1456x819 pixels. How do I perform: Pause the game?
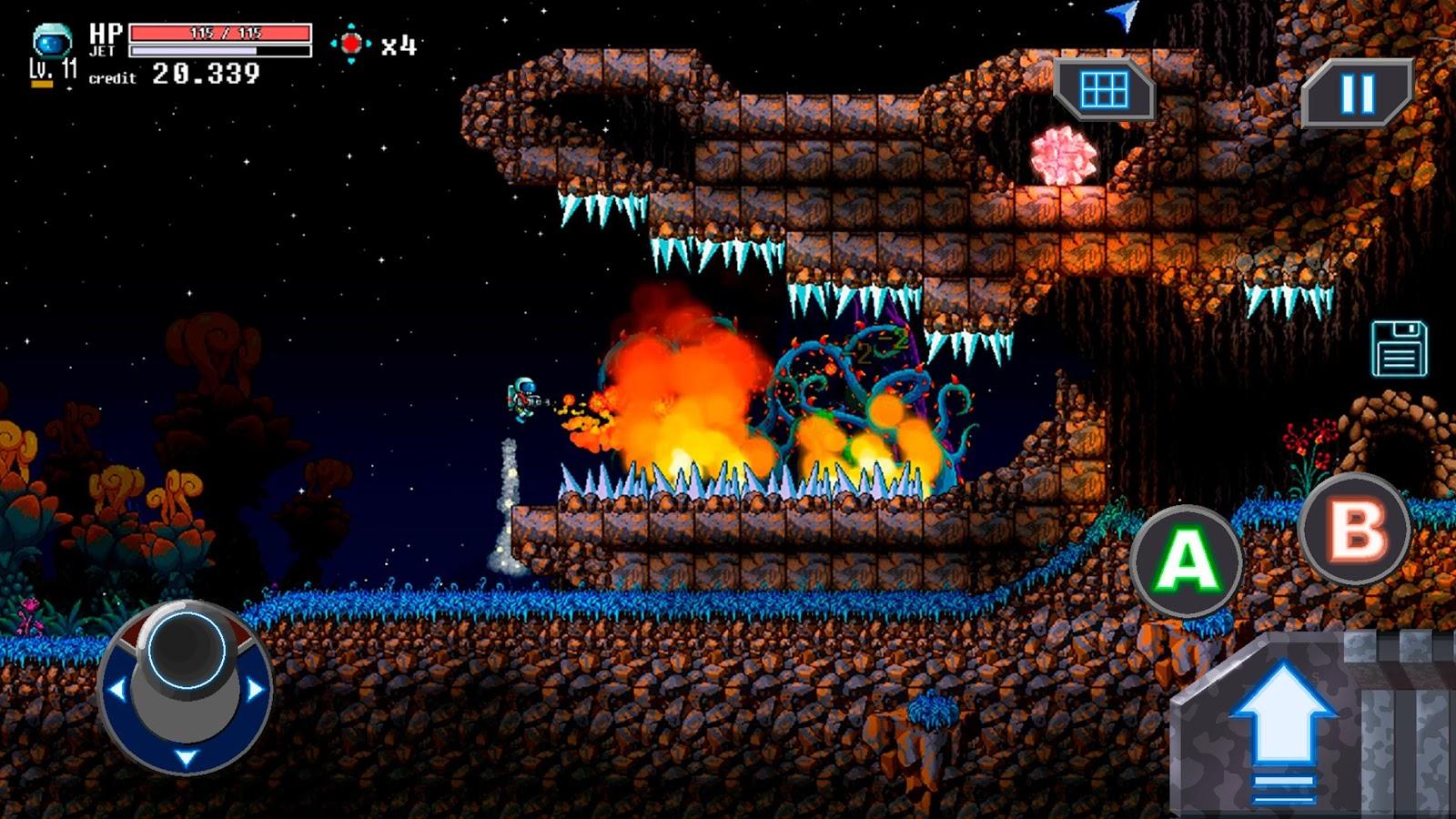[x=1356, y=93]
